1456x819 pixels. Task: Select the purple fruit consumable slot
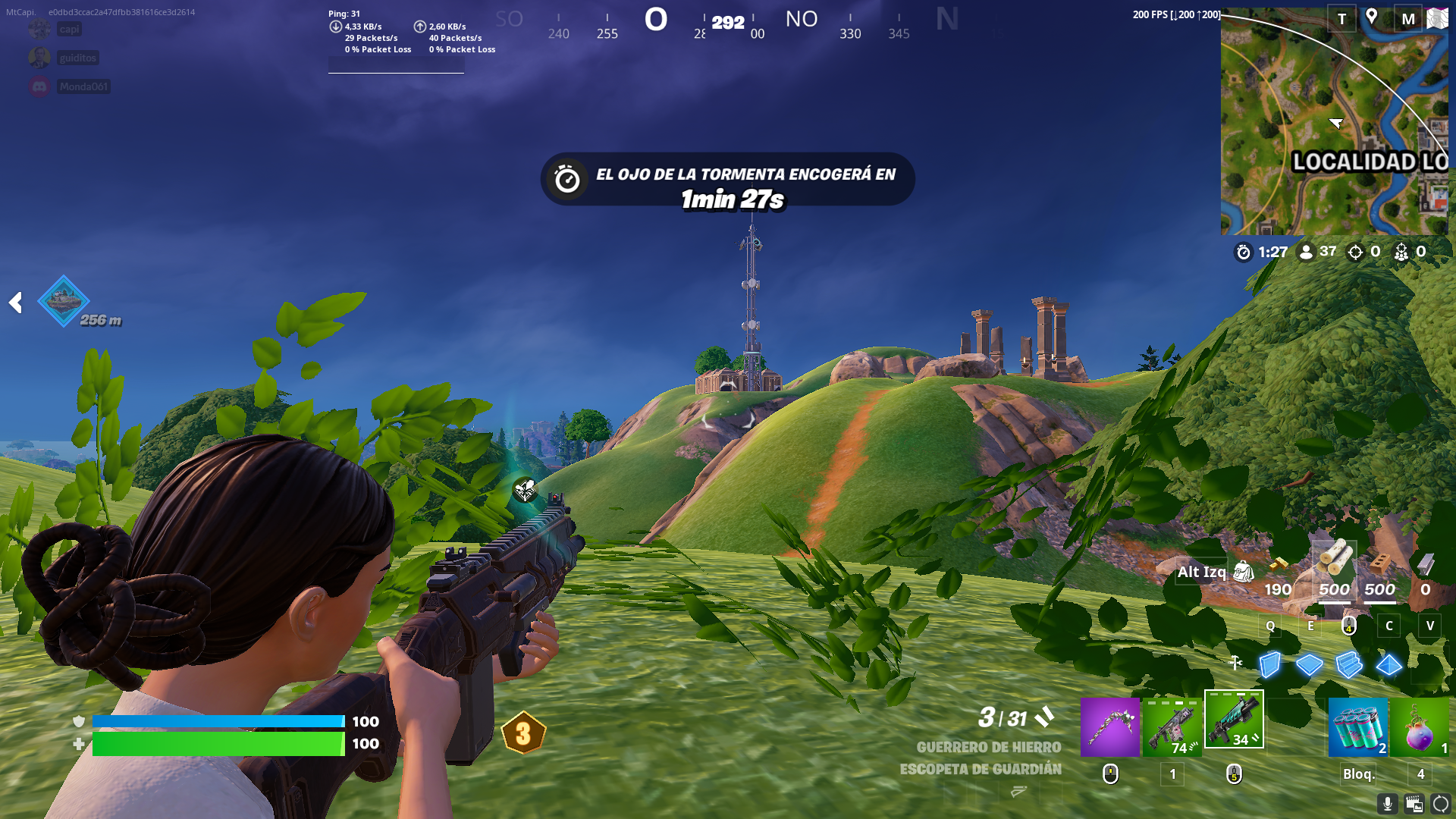point(1420,727)
